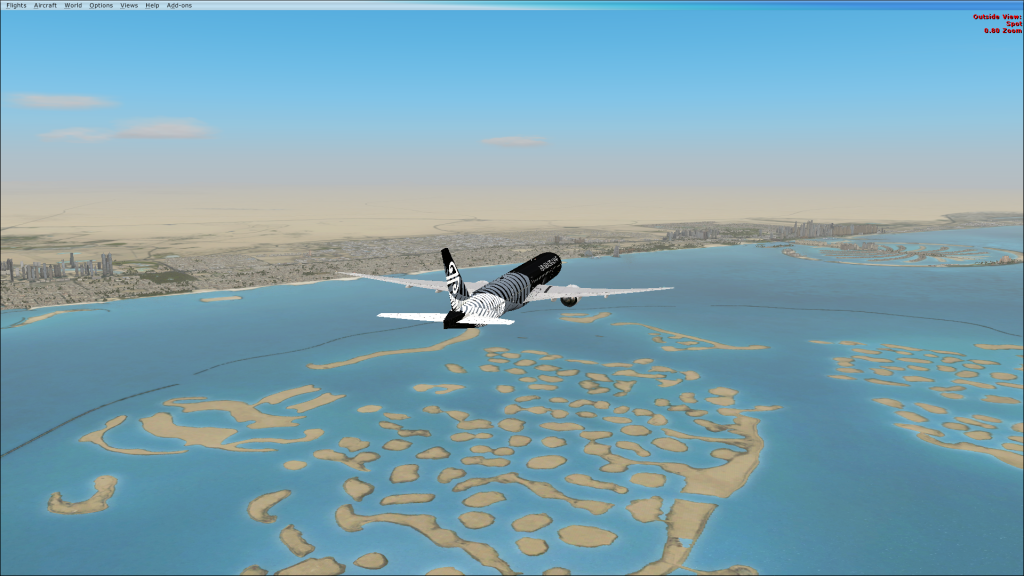Open the Flights menu
Screen dimensions: 1024x576
point(16,5)
